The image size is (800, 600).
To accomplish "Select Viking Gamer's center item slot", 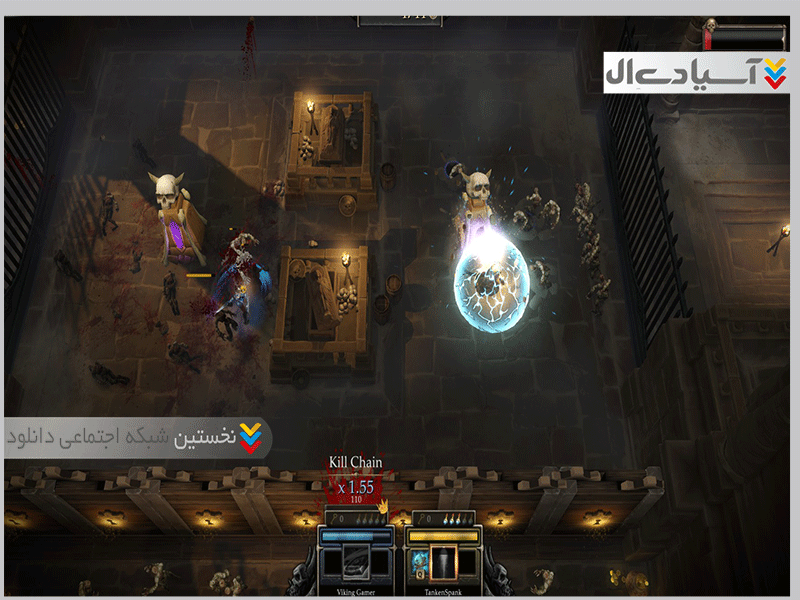I will click(358, 563).
